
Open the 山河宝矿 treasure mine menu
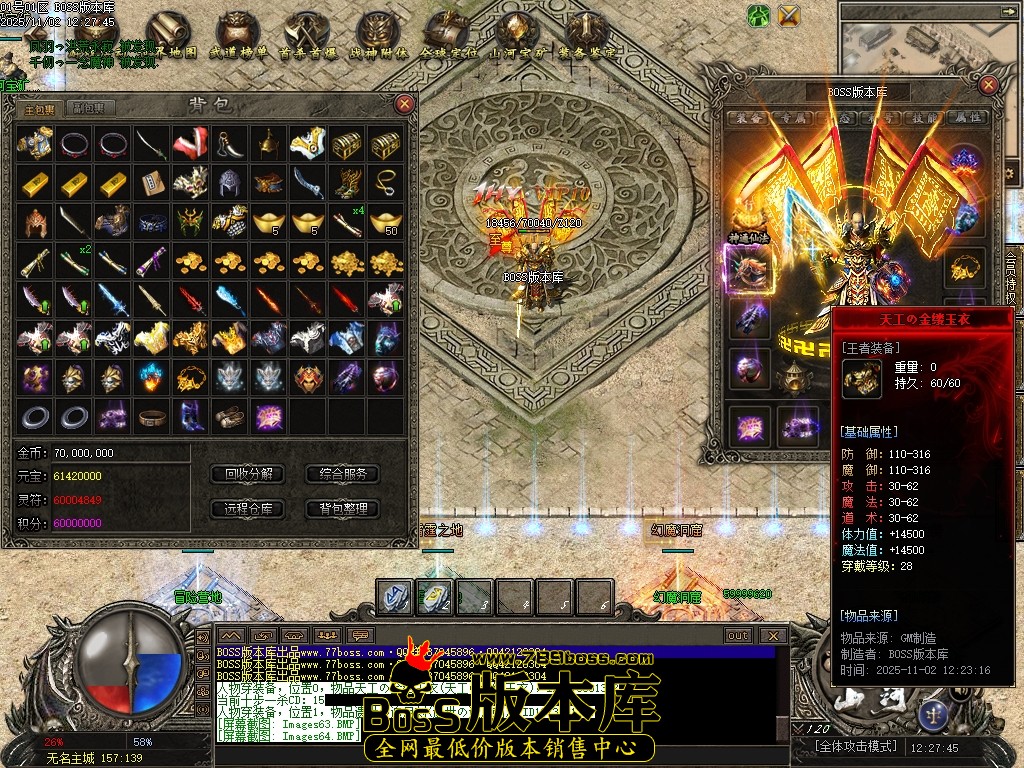pyautogui.click(x=516, y=37)
